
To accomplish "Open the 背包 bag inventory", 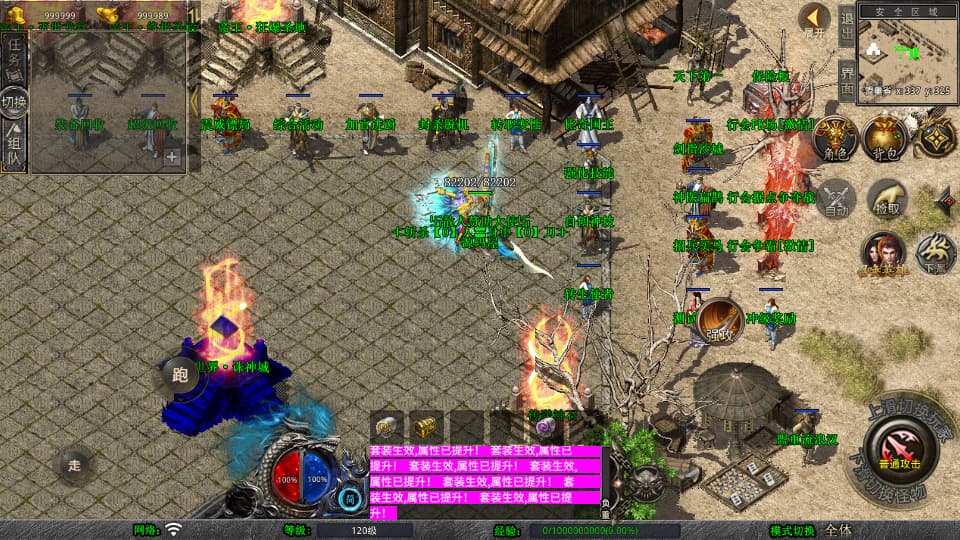I will (x=885, y=139).
